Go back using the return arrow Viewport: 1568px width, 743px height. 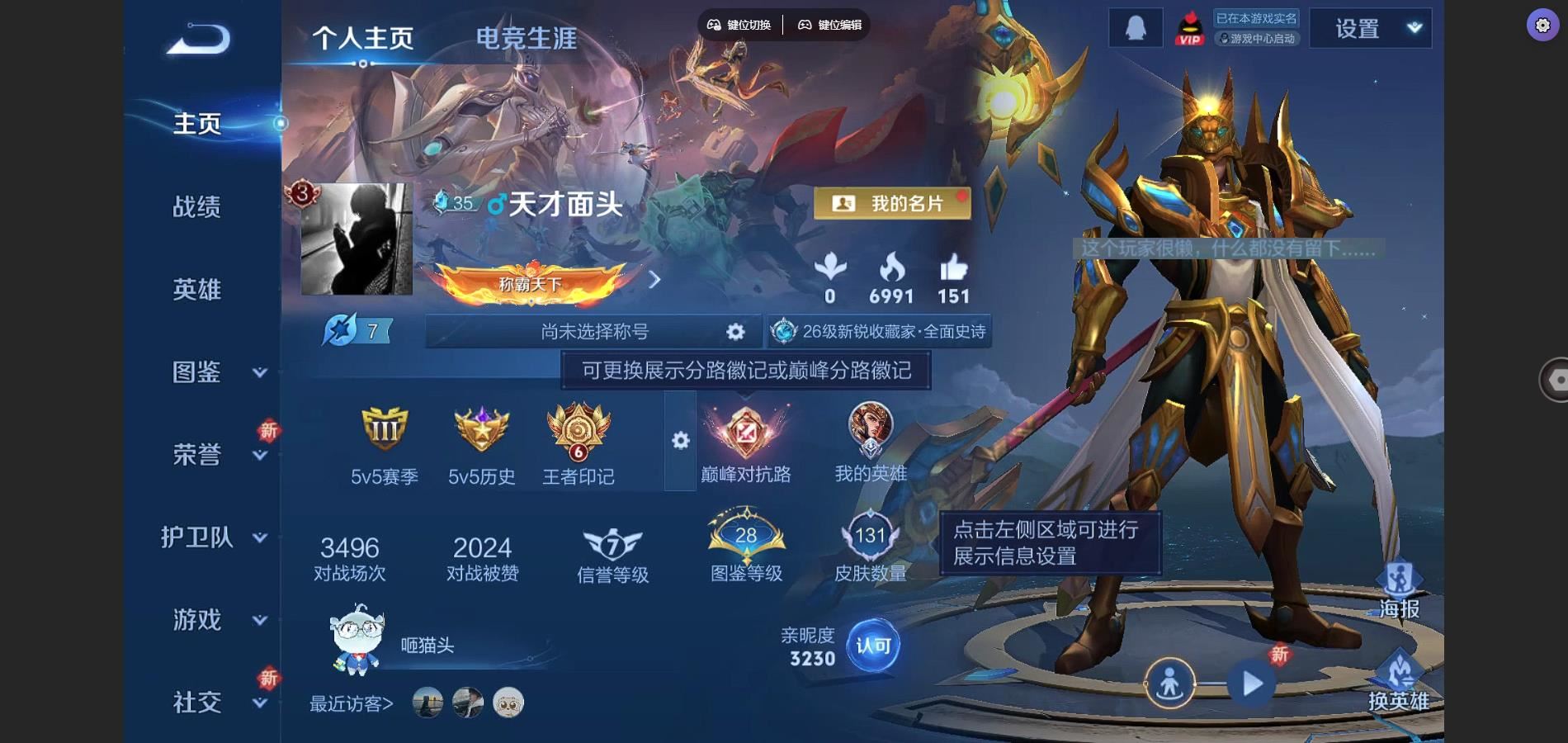(198, 39)
